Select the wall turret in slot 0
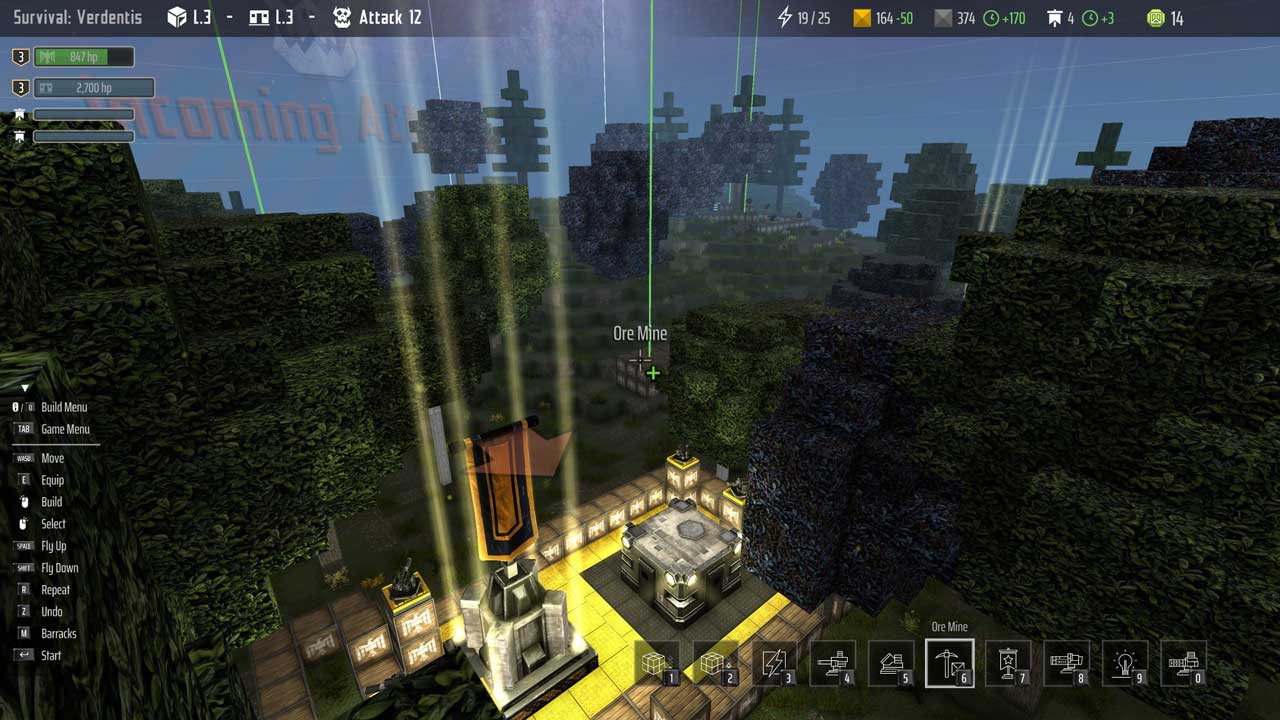Image resolution: width=1280 pixels, height=720 pixels. coord(1184,664)
